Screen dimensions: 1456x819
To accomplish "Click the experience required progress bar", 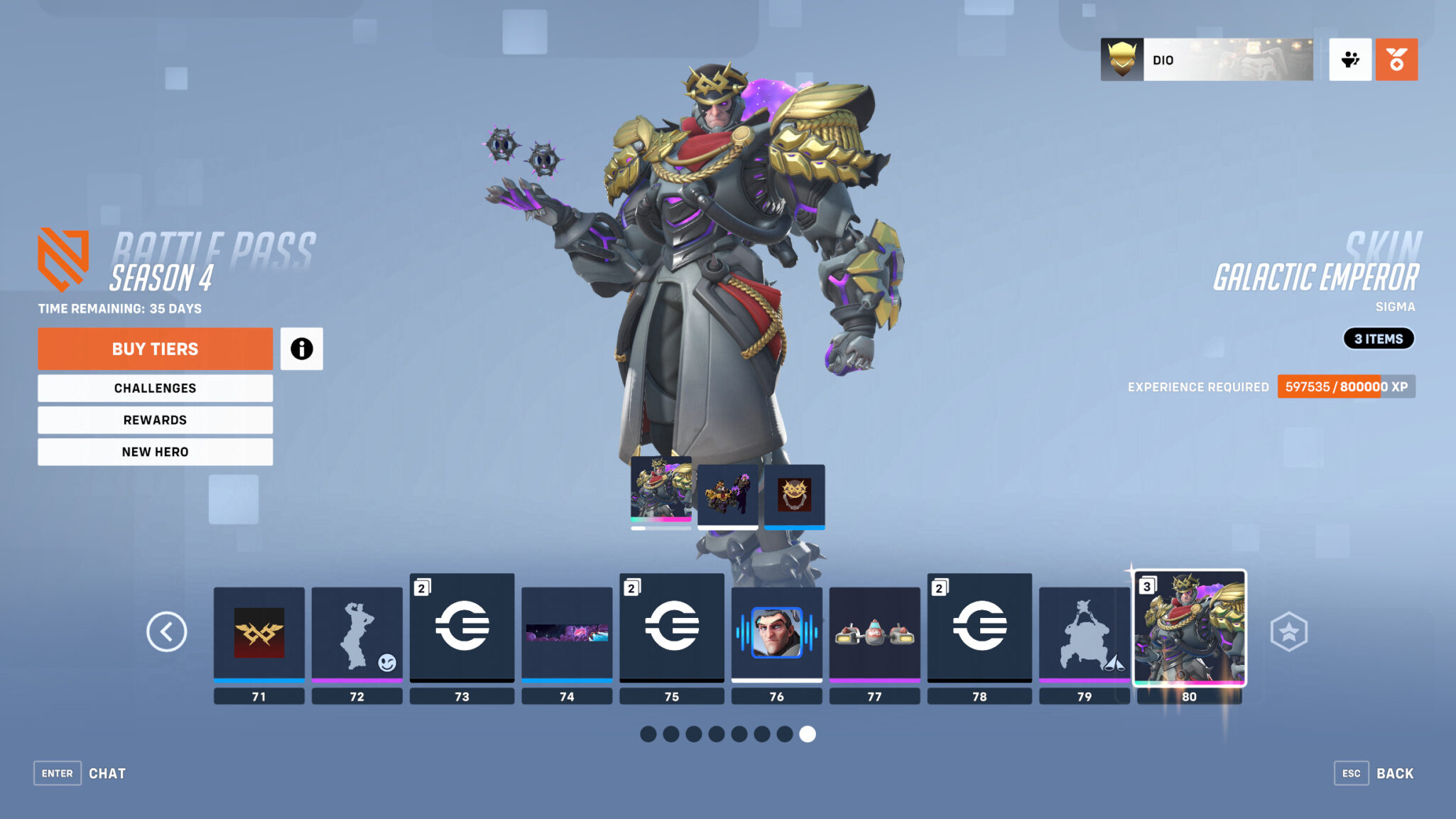I will tap(1346, 387).
